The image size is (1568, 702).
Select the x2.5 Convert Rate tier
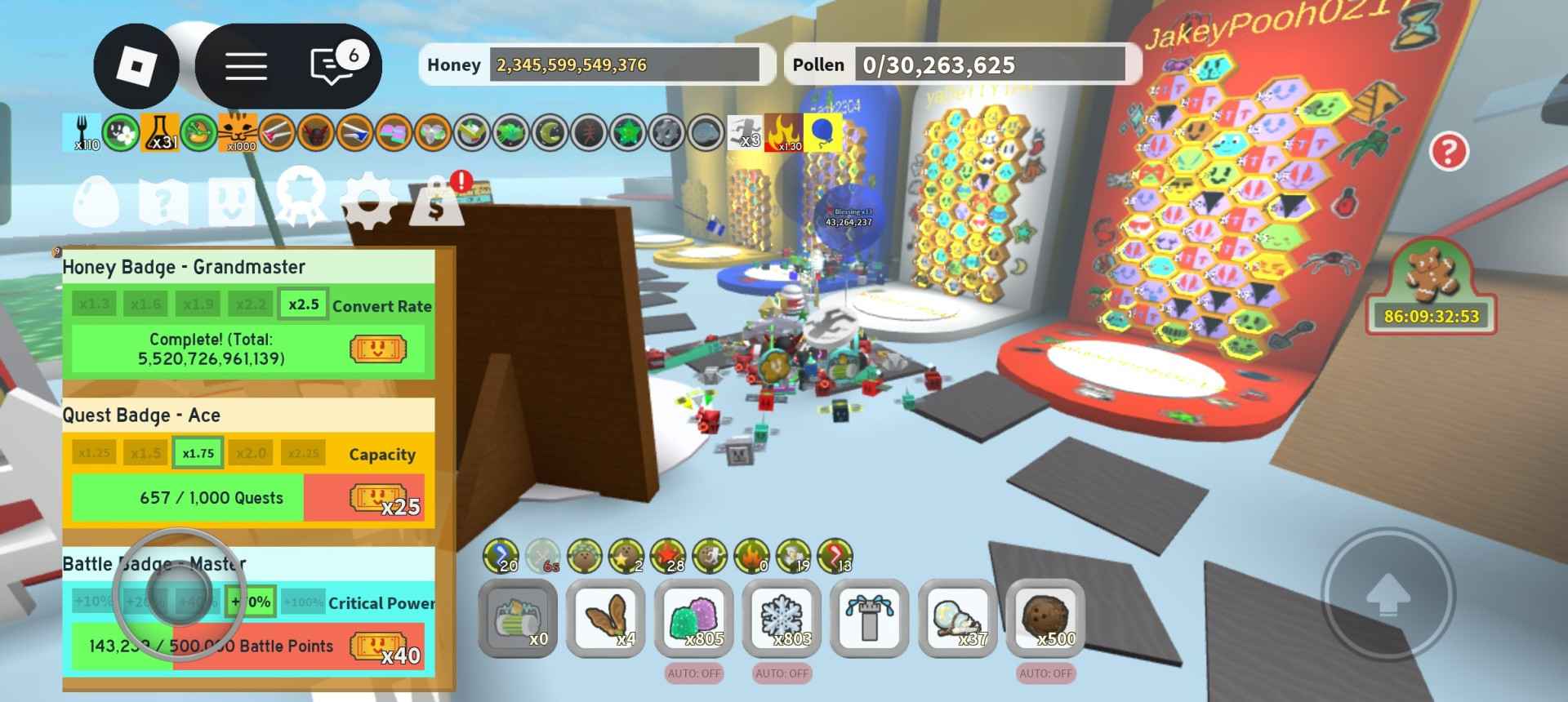click(302, 303)
